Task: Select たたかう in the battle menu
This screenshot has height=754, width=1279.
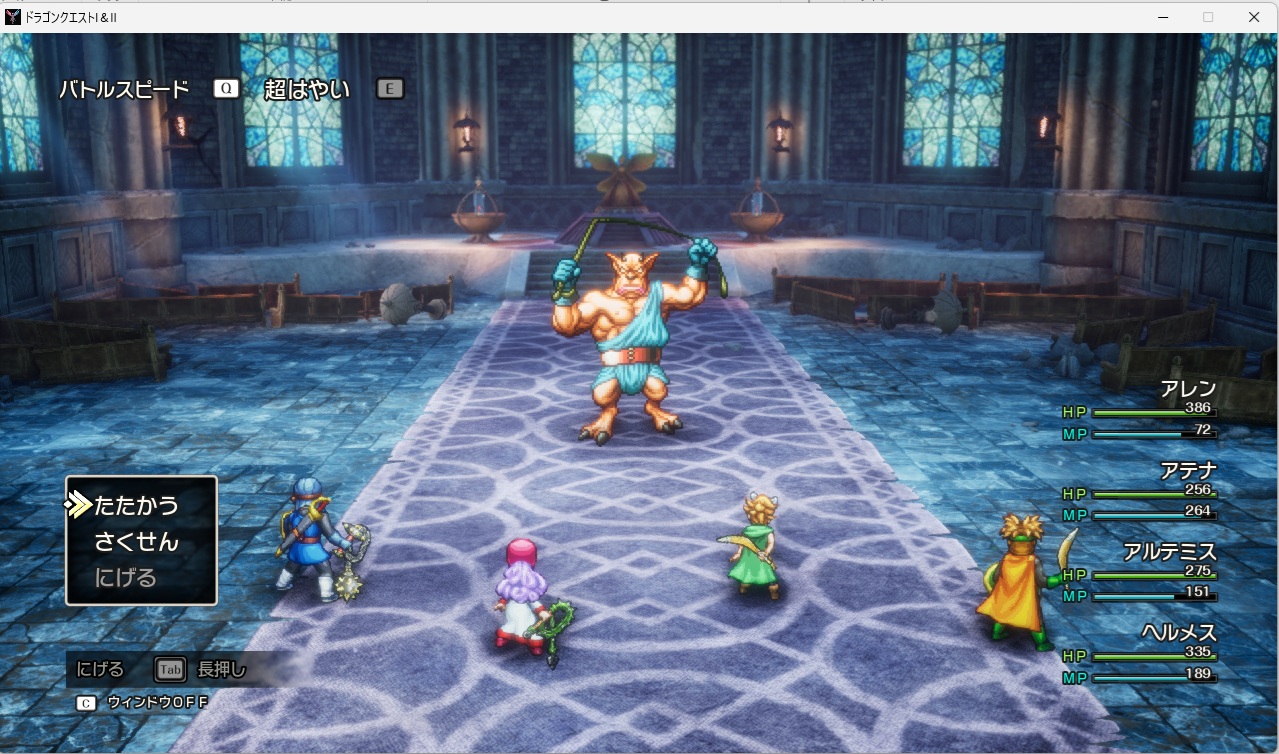Action: pos(136,506)
